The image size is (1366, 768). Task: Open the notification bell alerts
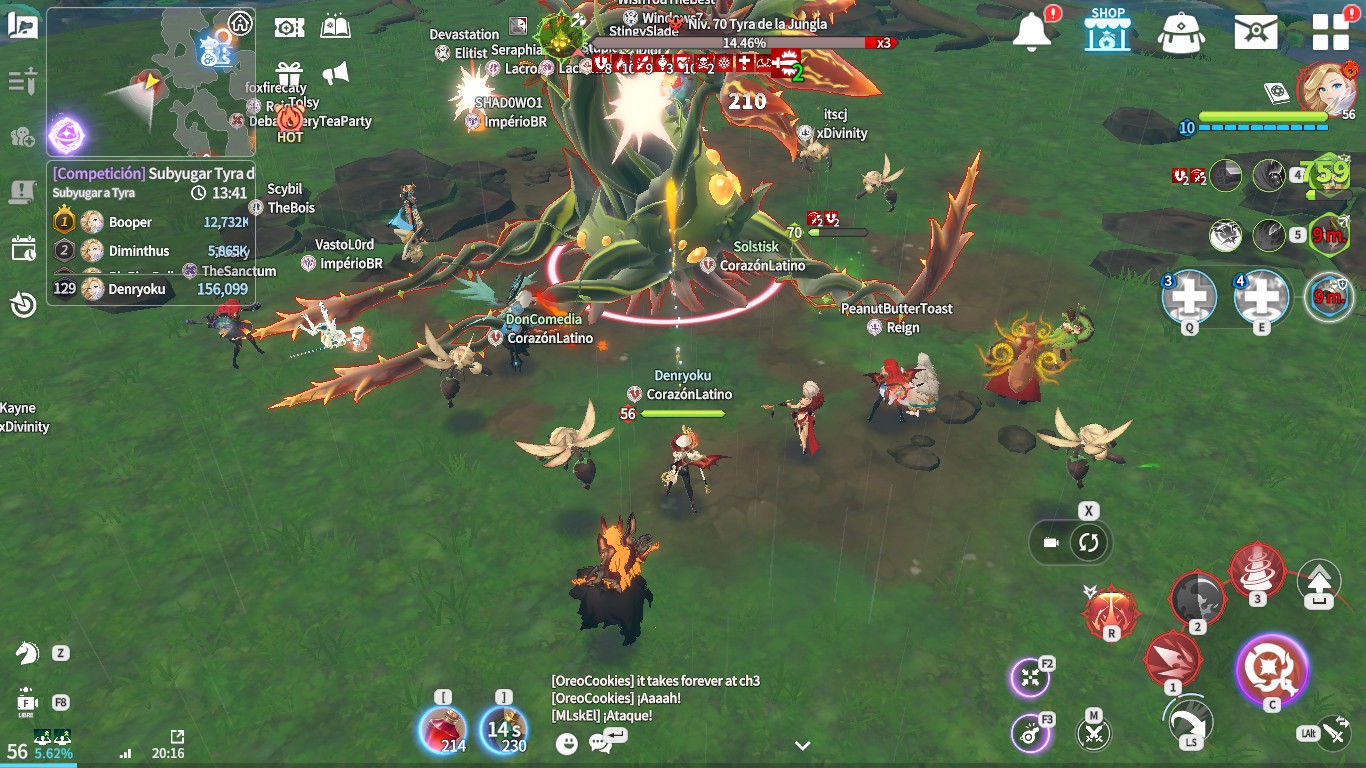click(1033, 32)
